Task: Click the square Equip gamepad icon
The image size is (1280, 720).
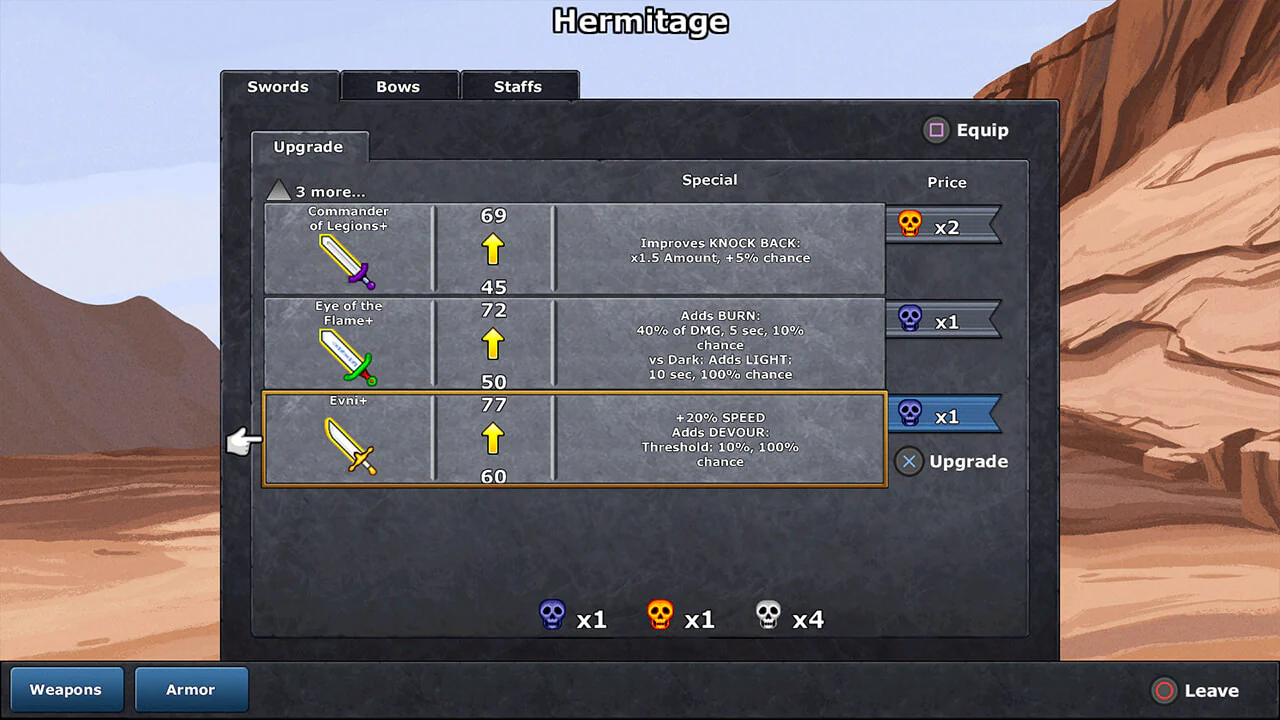Action: [x=936, y=130]
